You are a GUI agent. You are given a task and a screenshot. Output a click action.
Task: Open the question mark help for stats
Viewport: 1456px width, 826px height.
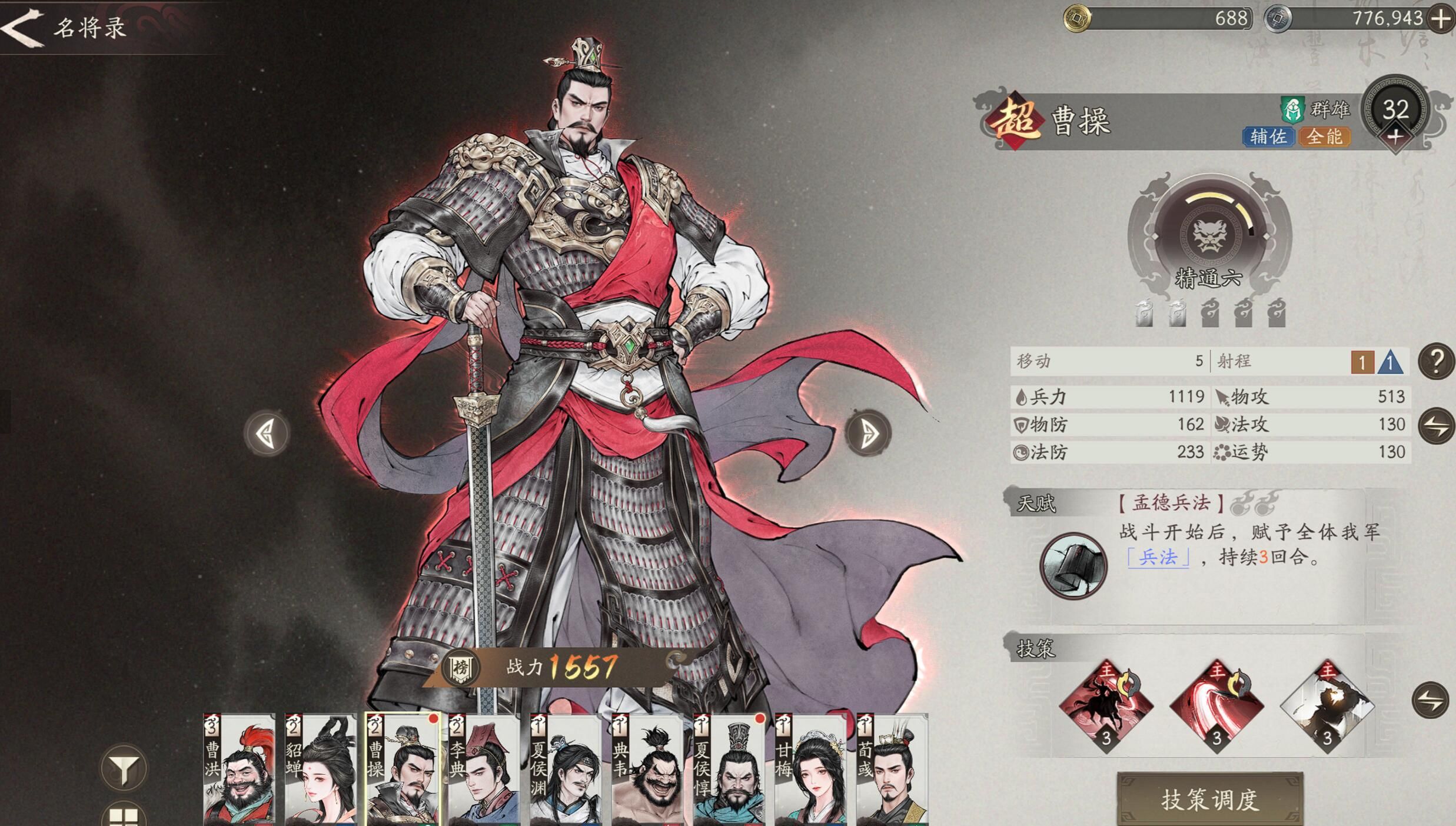coord(1437,361)
